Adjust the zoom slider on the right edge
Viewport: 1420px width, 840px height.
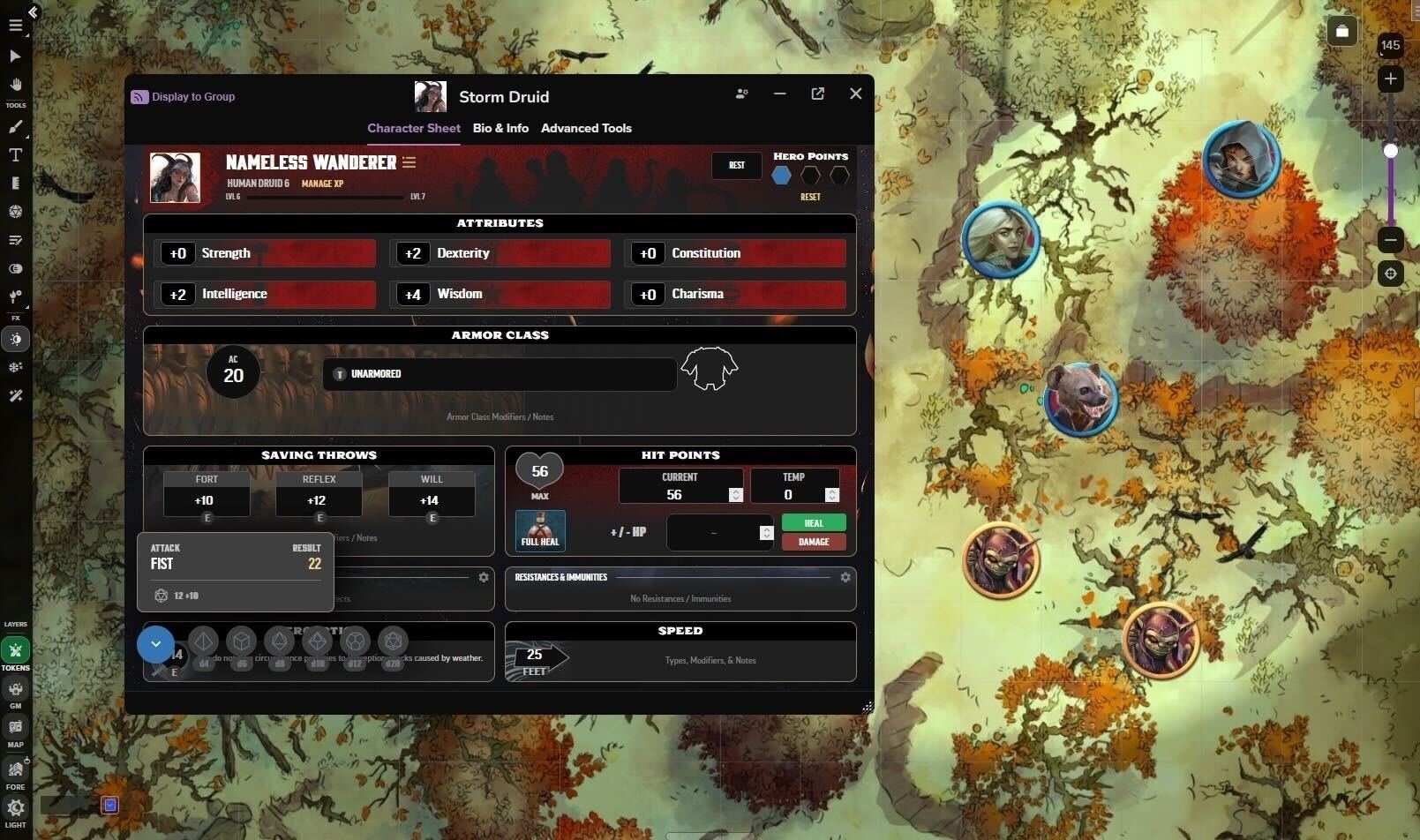[1389, 151]
